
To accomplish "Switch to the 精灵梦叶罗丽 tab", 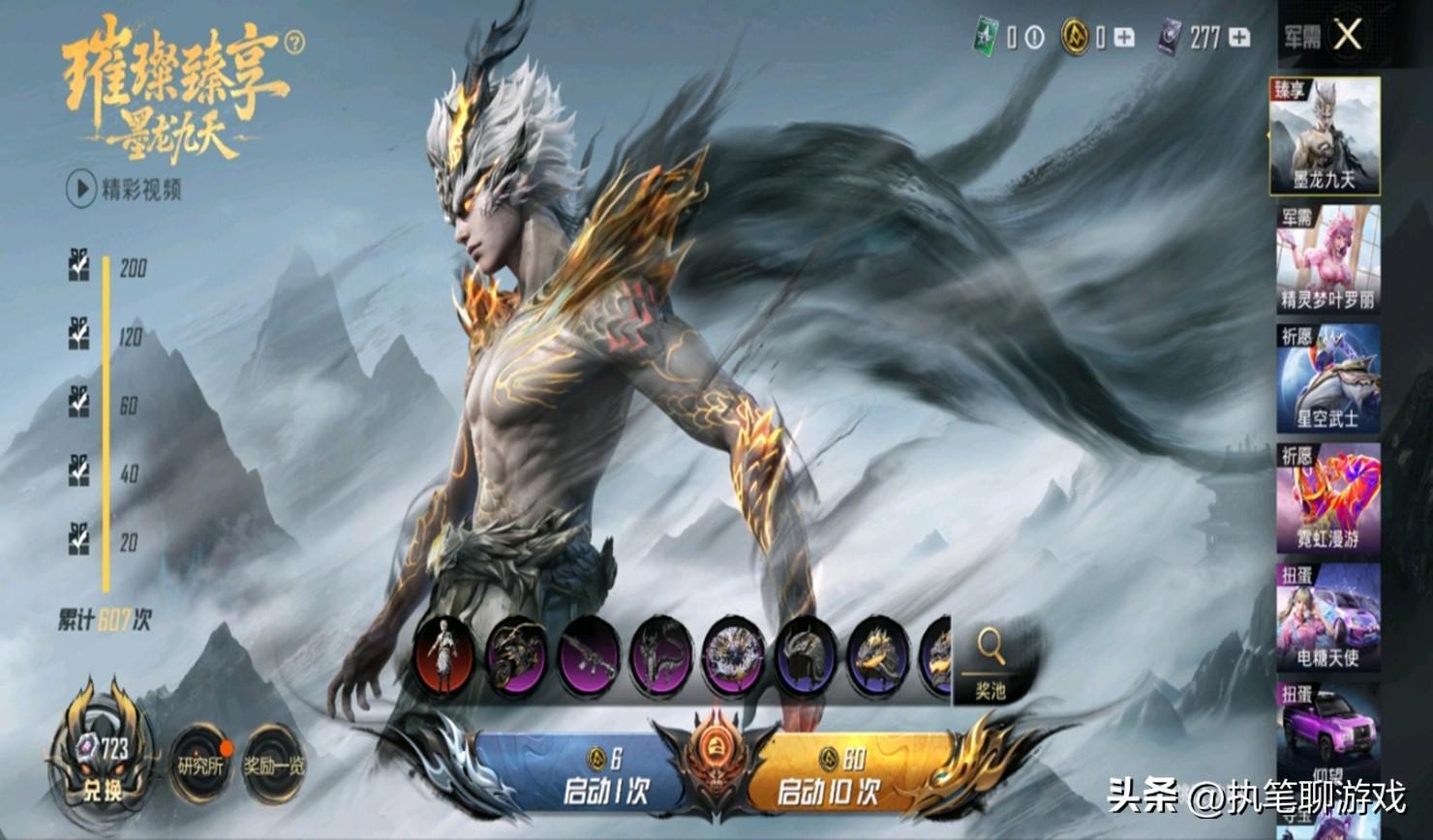I will 1327,258.
